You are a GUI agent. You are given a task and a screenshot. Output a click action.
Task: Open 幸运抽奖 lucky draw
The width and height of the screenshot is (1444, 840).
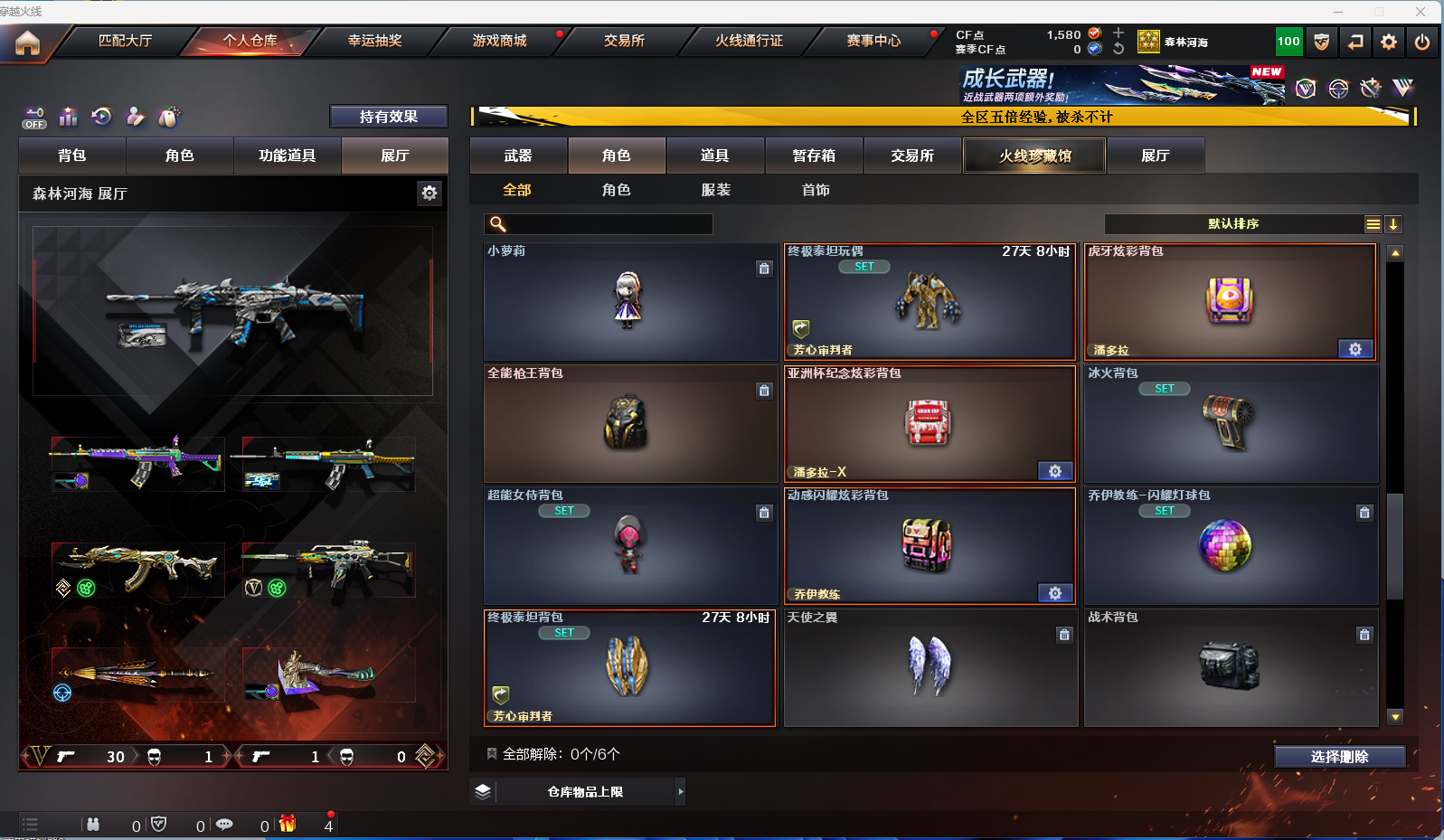click(x=374, y=41)
